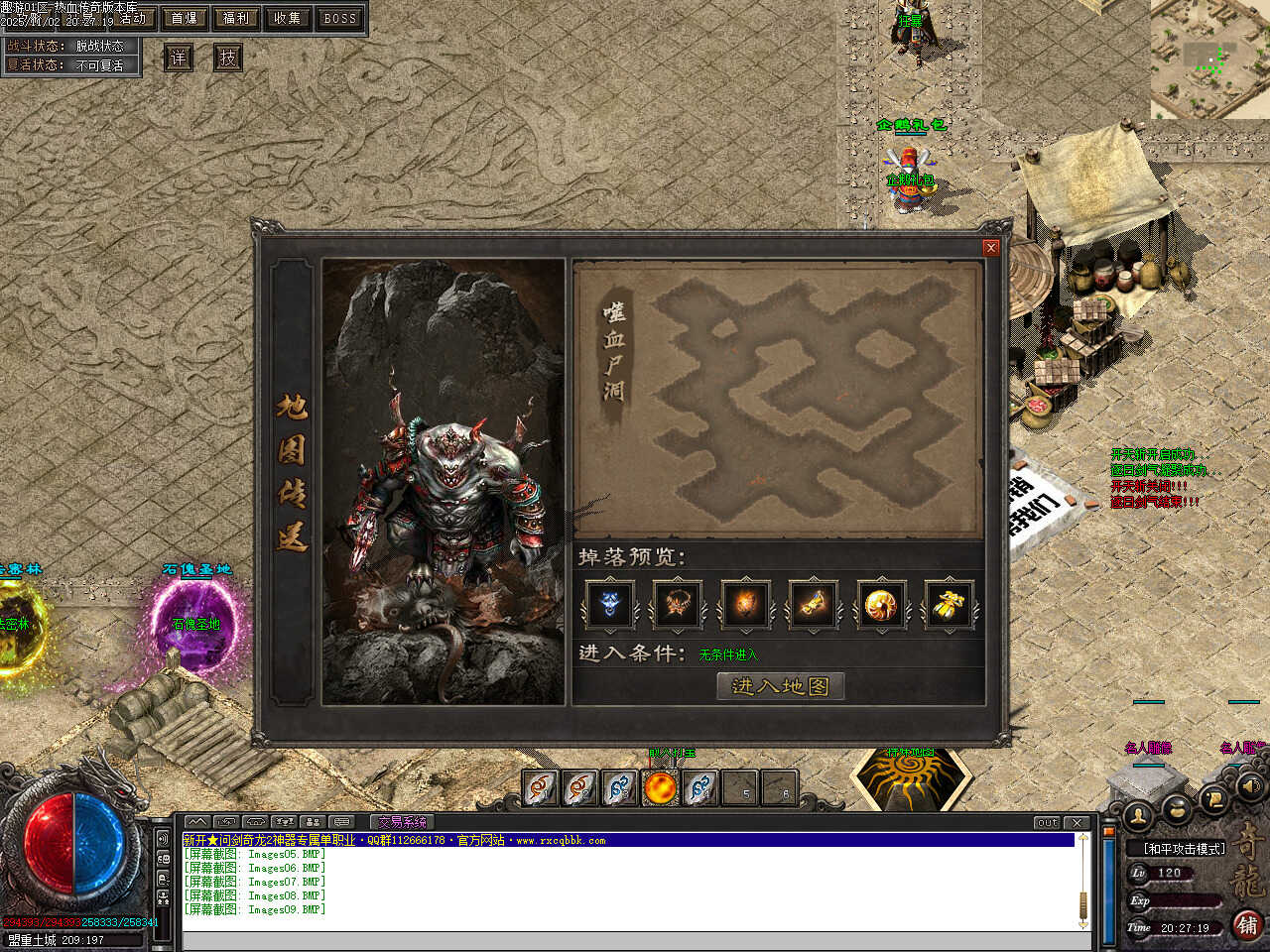Inspect the golden beetle drop icon
The height and width of the screenshot is (952, 1270).
[949, 604]
